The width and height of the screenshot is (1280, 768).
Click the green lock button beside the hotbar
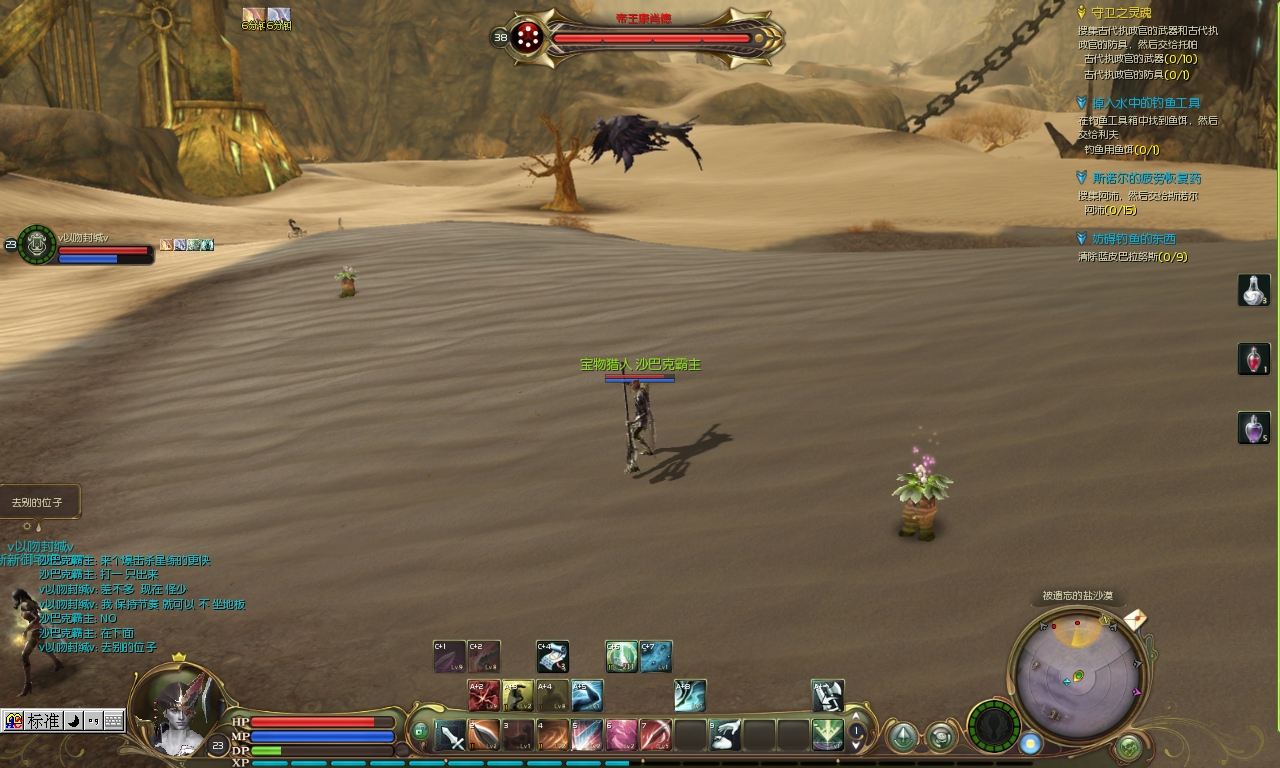[x=421, y=732]
